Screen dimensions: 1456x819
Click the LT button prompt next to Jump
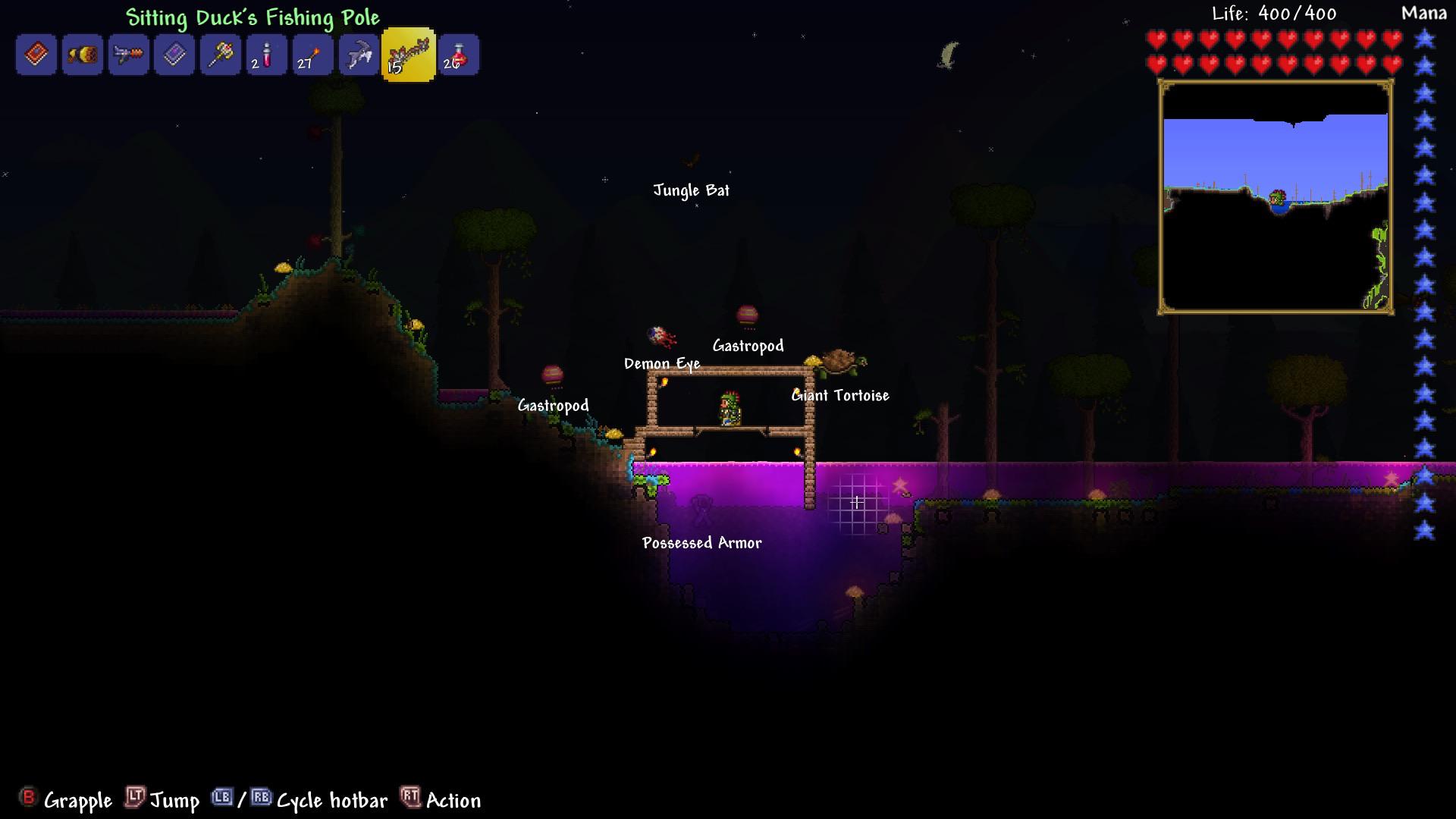pyautogui.click(x=133, y=799)
